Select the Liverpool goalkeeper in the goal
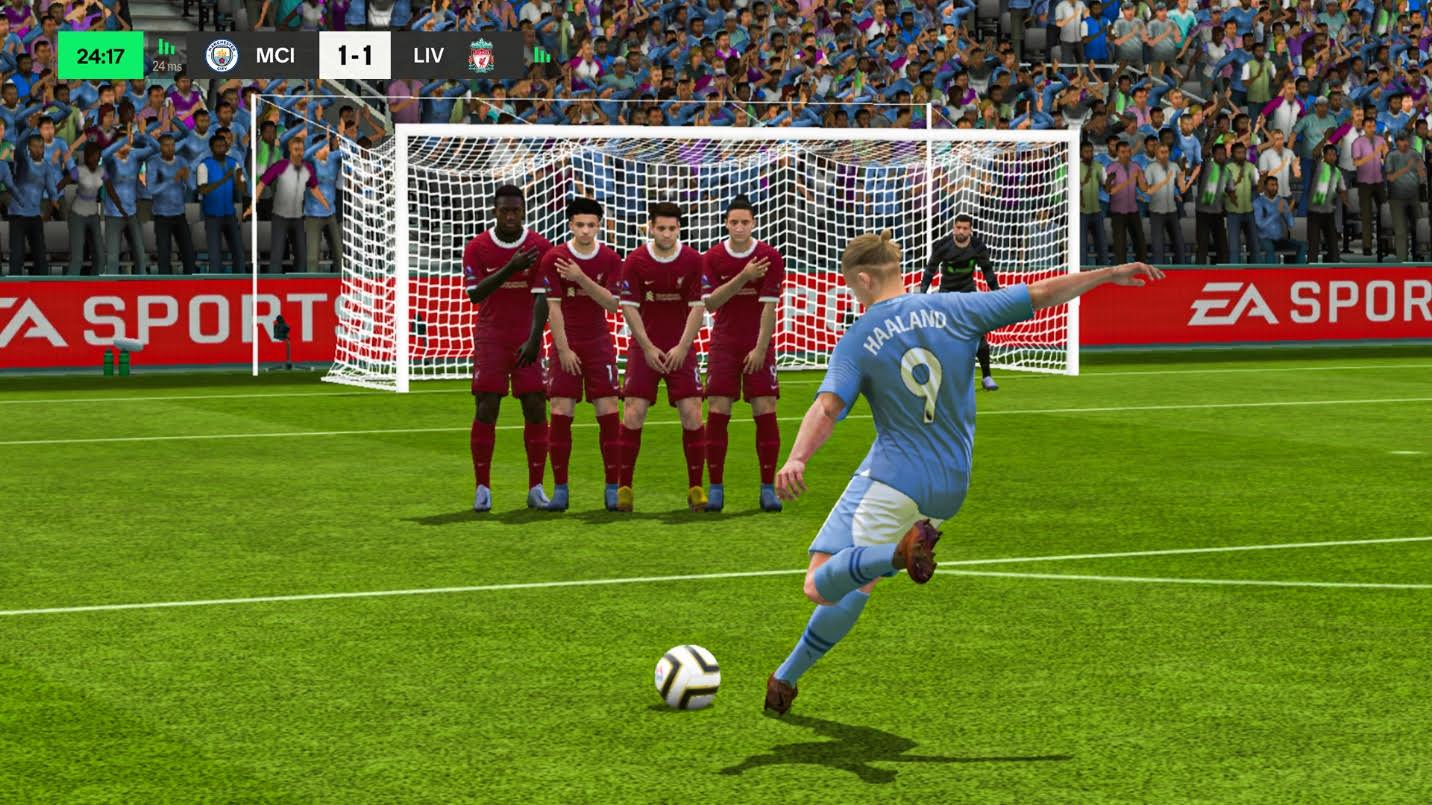 [963, 266]
